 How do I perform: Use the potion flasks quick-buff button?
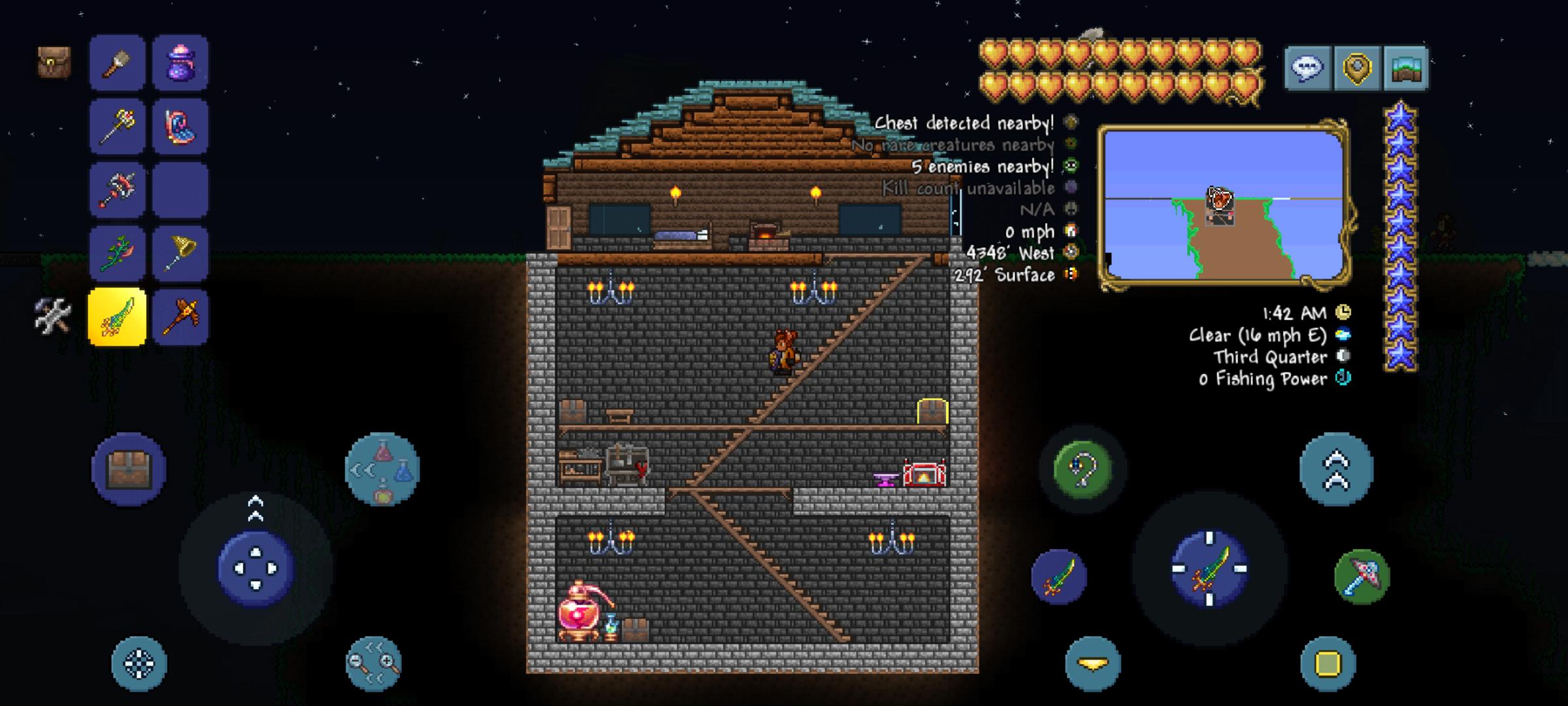[382, 469]
